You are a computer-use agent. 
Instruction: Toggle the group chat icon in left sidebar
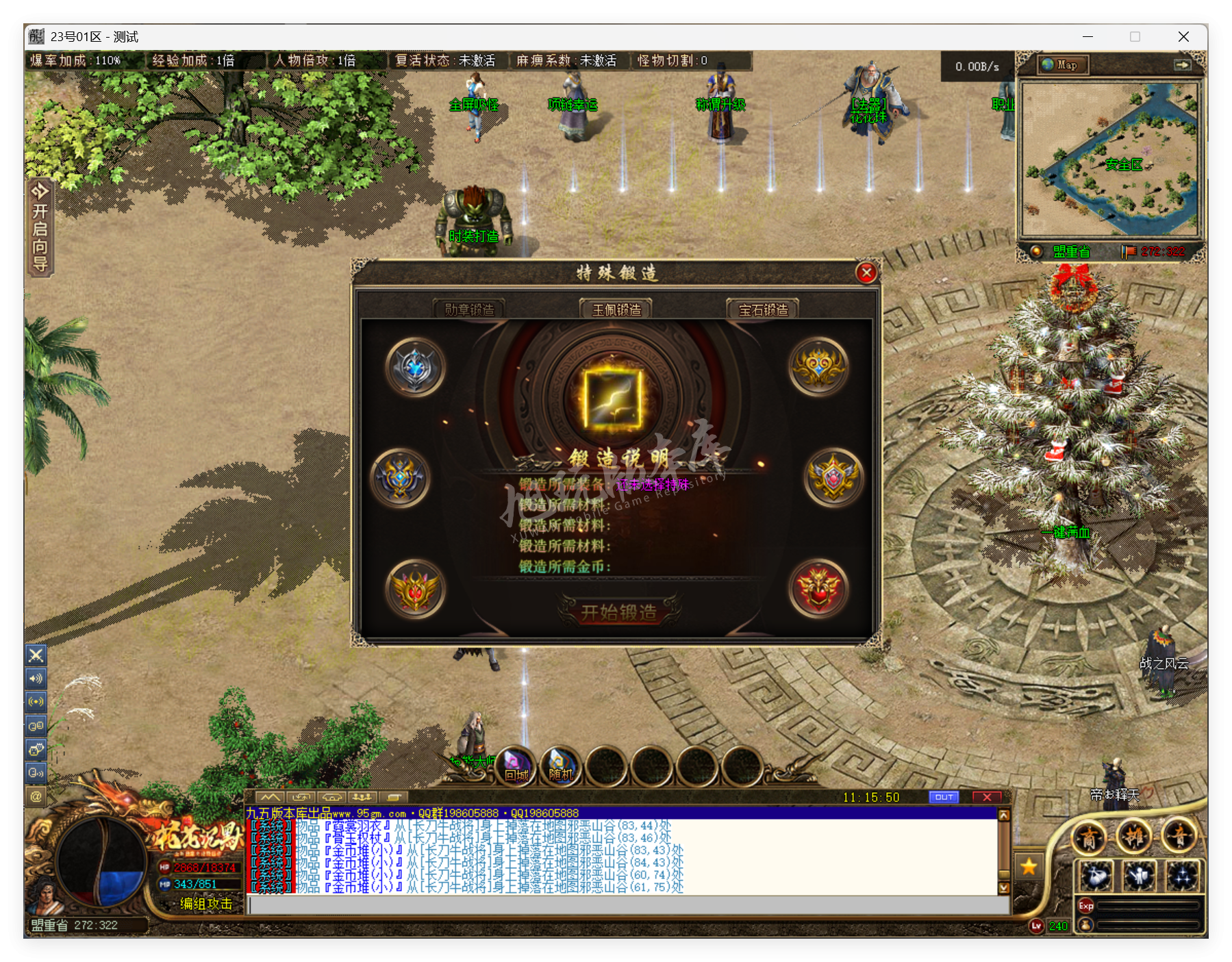(36, 725)
